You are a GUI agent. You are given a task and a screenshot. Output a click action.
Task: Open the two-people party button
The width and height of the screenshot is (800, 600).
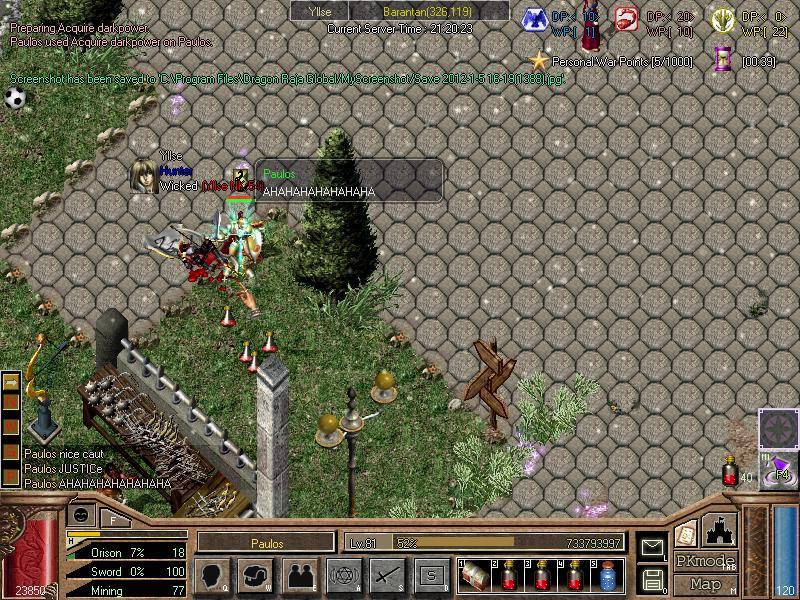point(299,575)
